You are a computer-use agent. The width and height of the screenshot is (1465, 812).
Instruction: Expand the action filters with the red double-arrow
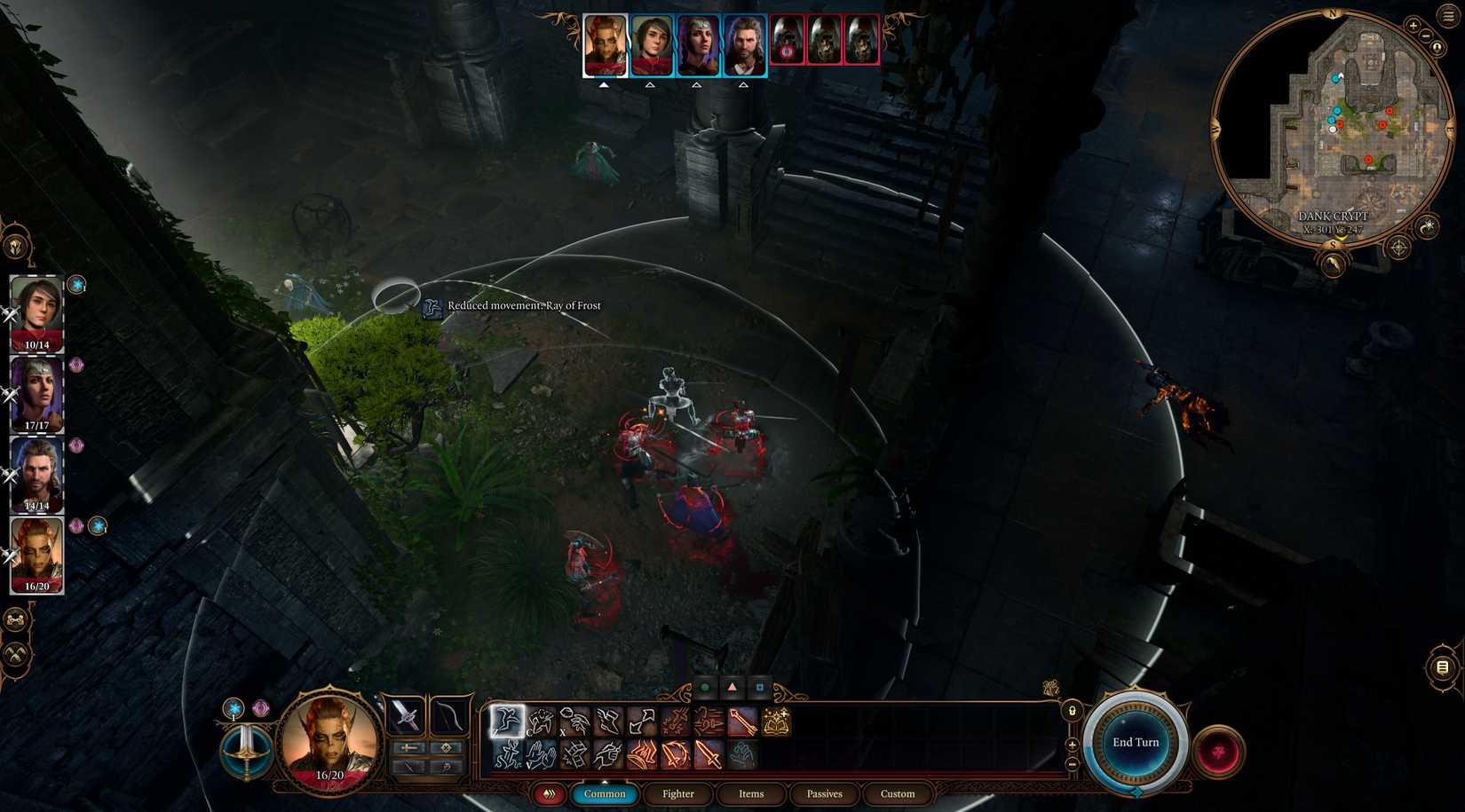tap(549, 794)
